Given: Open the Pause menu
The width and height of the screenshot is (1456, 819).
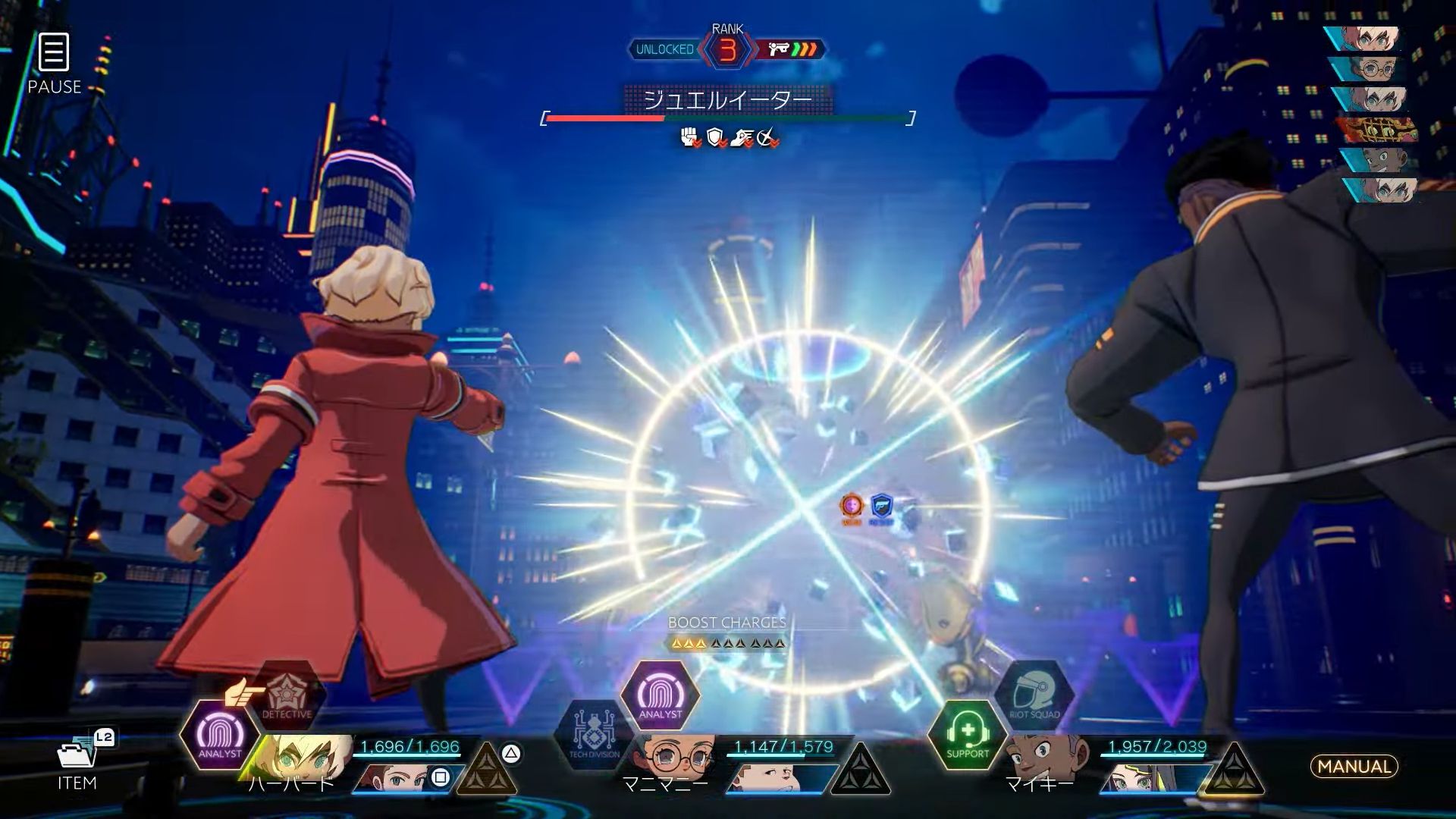Looking at the screenshot, I should (54, 63).
